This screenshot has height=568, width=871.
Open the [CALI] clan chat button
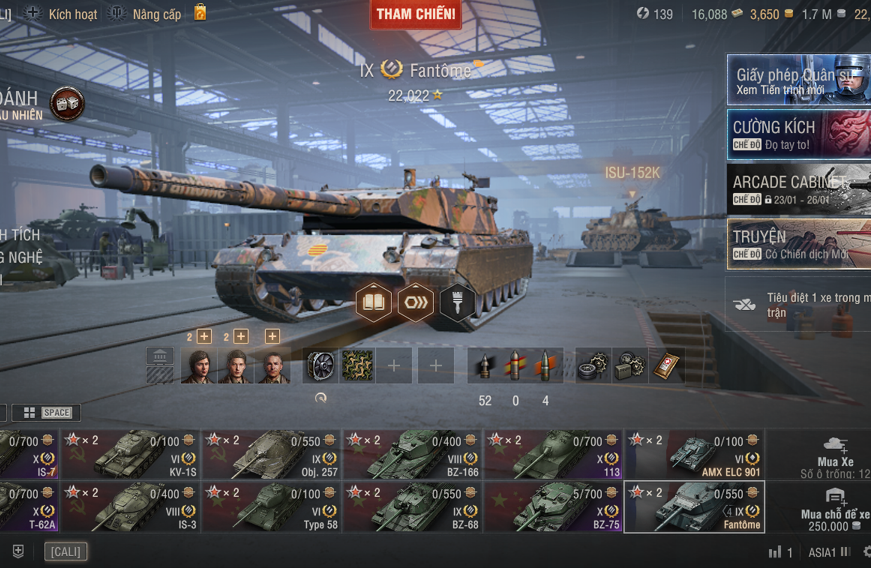click(x=66, y=552)
